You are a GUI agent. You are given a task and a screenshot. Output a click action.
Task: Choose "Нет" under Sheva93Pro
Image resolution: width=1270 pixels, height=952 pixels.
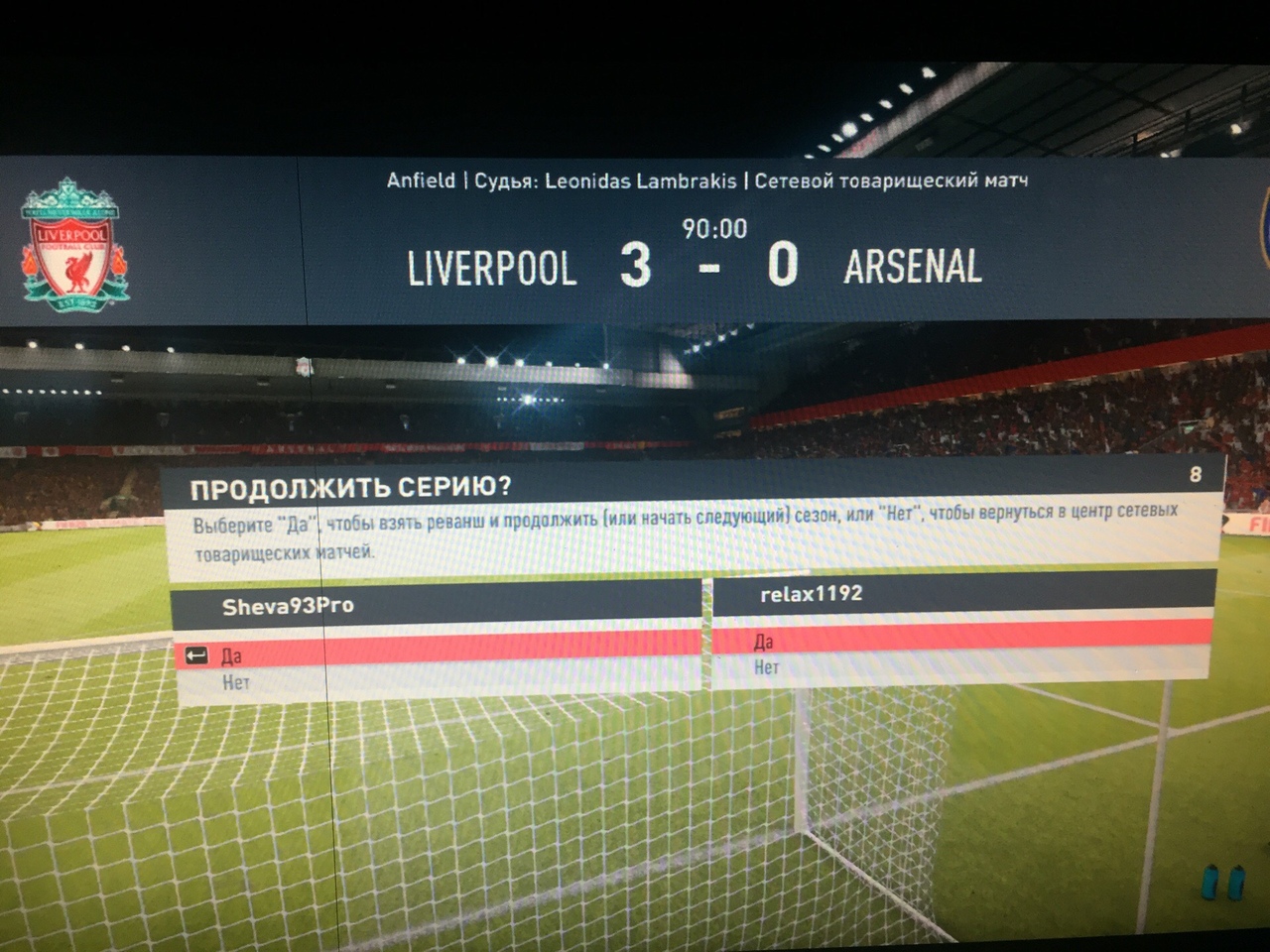point(236,682)
